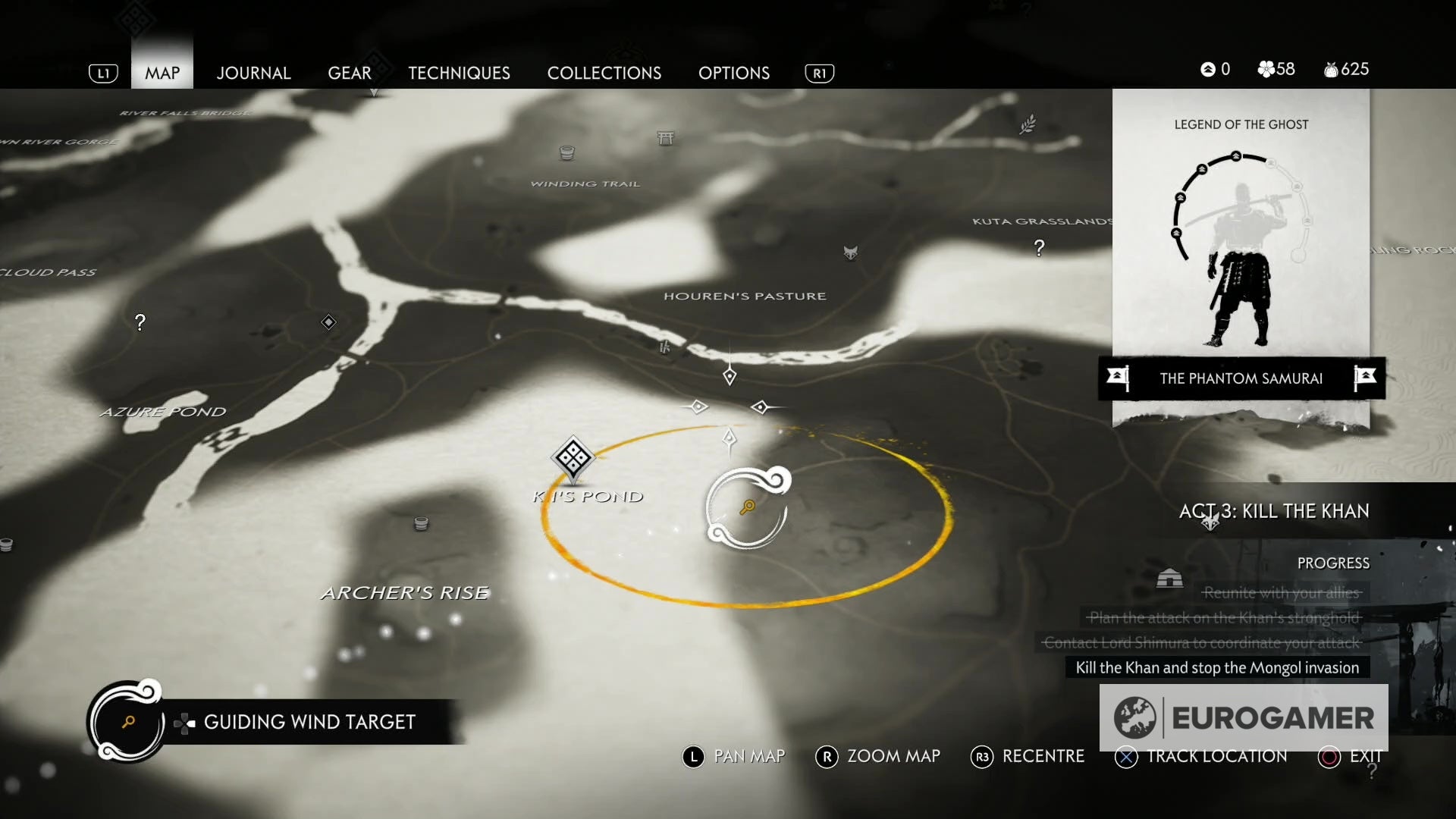
Task: Click the question mark marker below Cloud Pass
Action: [140, 322]
